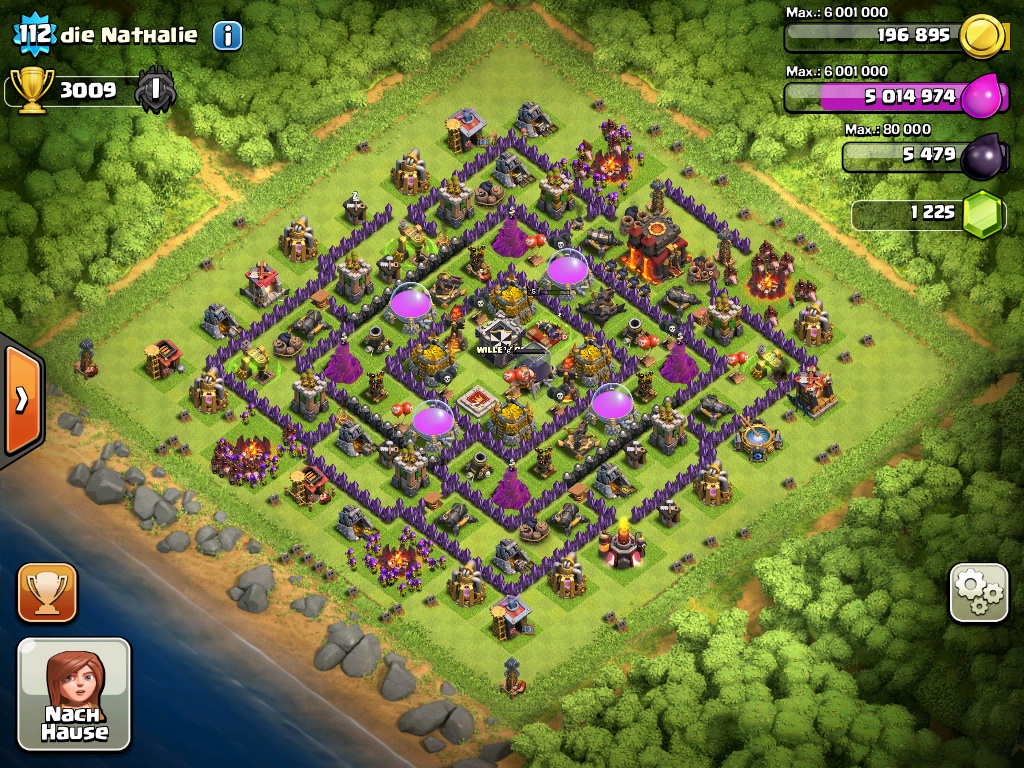
Task: Tap the green gems icon
Action: [982, 213]
